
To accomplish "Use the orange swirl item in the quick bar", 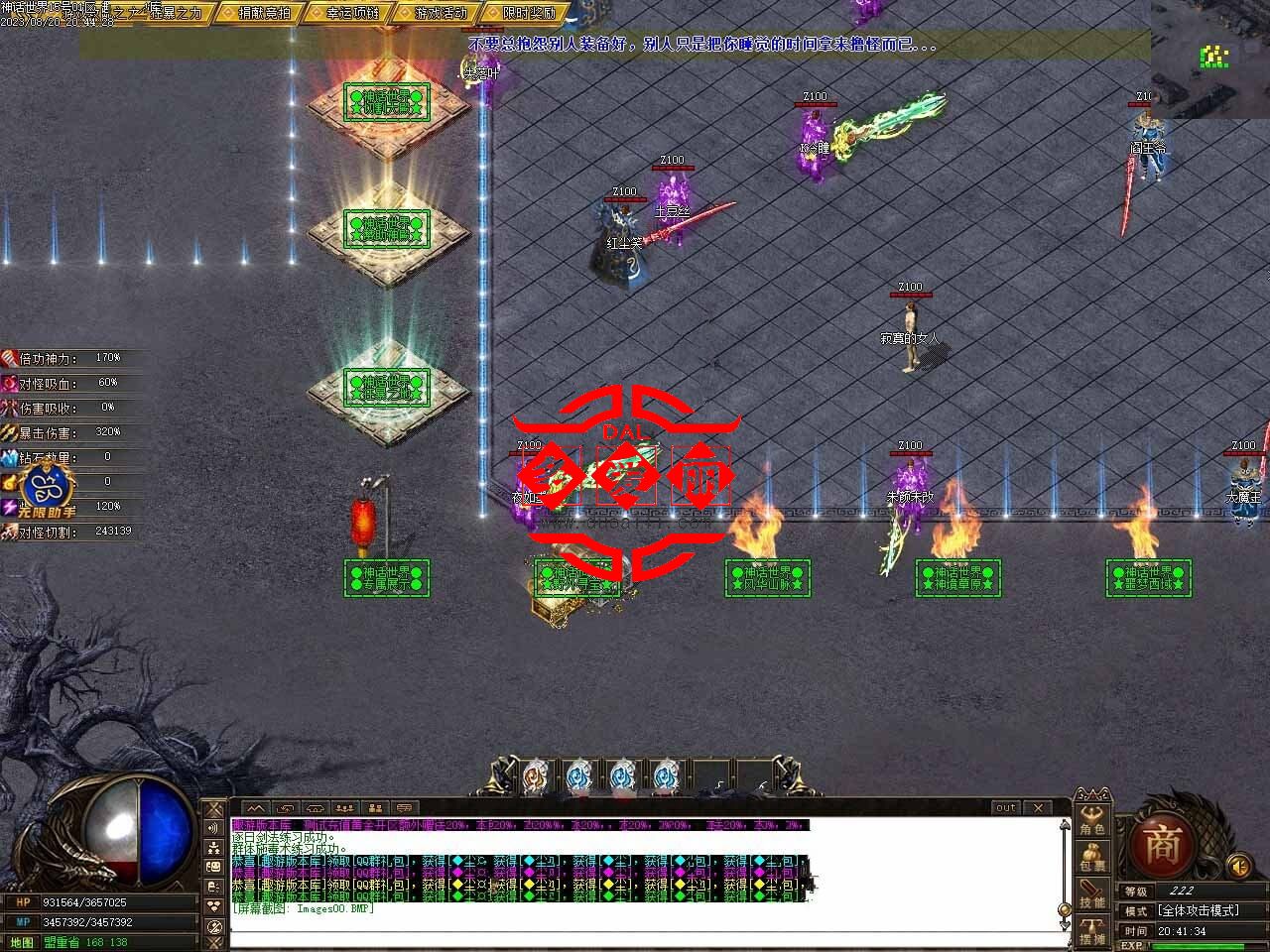I will [x=535, y=776].
